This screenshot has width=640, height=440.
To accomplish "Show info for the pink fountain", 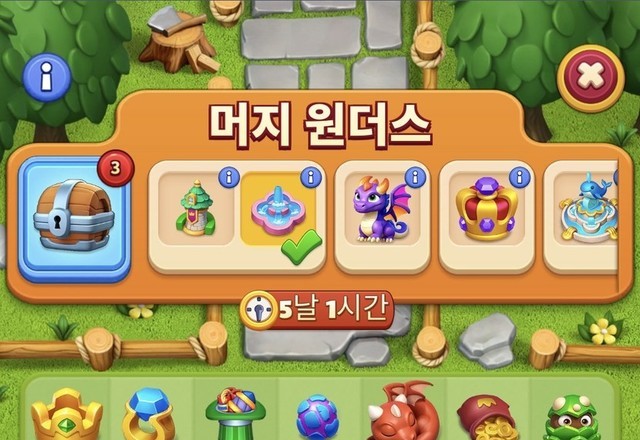I will (x=310, y=177).
